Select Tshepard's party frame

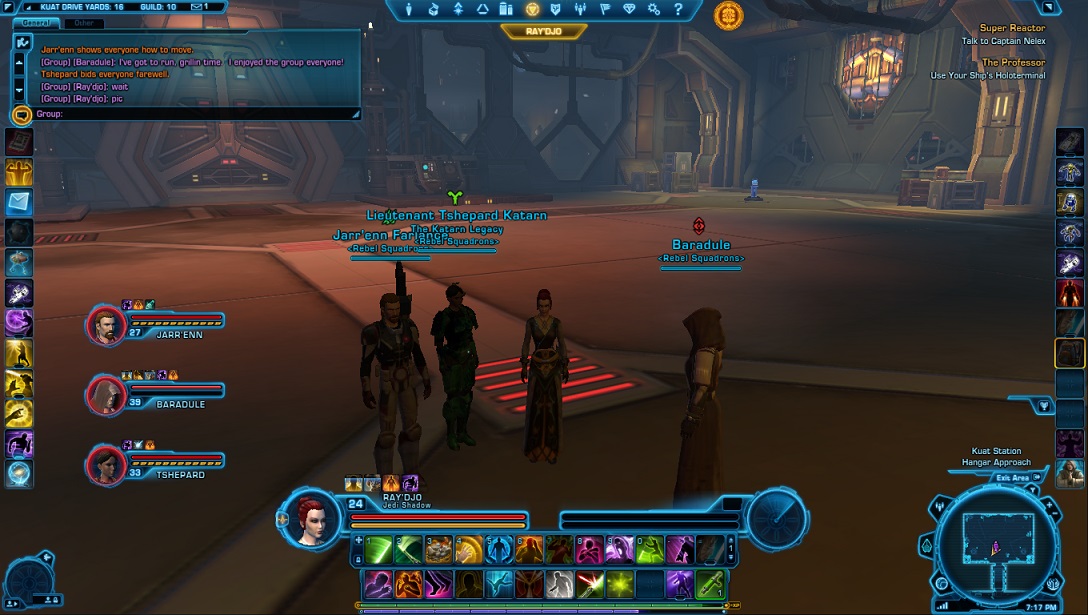(x=107, y=464)
